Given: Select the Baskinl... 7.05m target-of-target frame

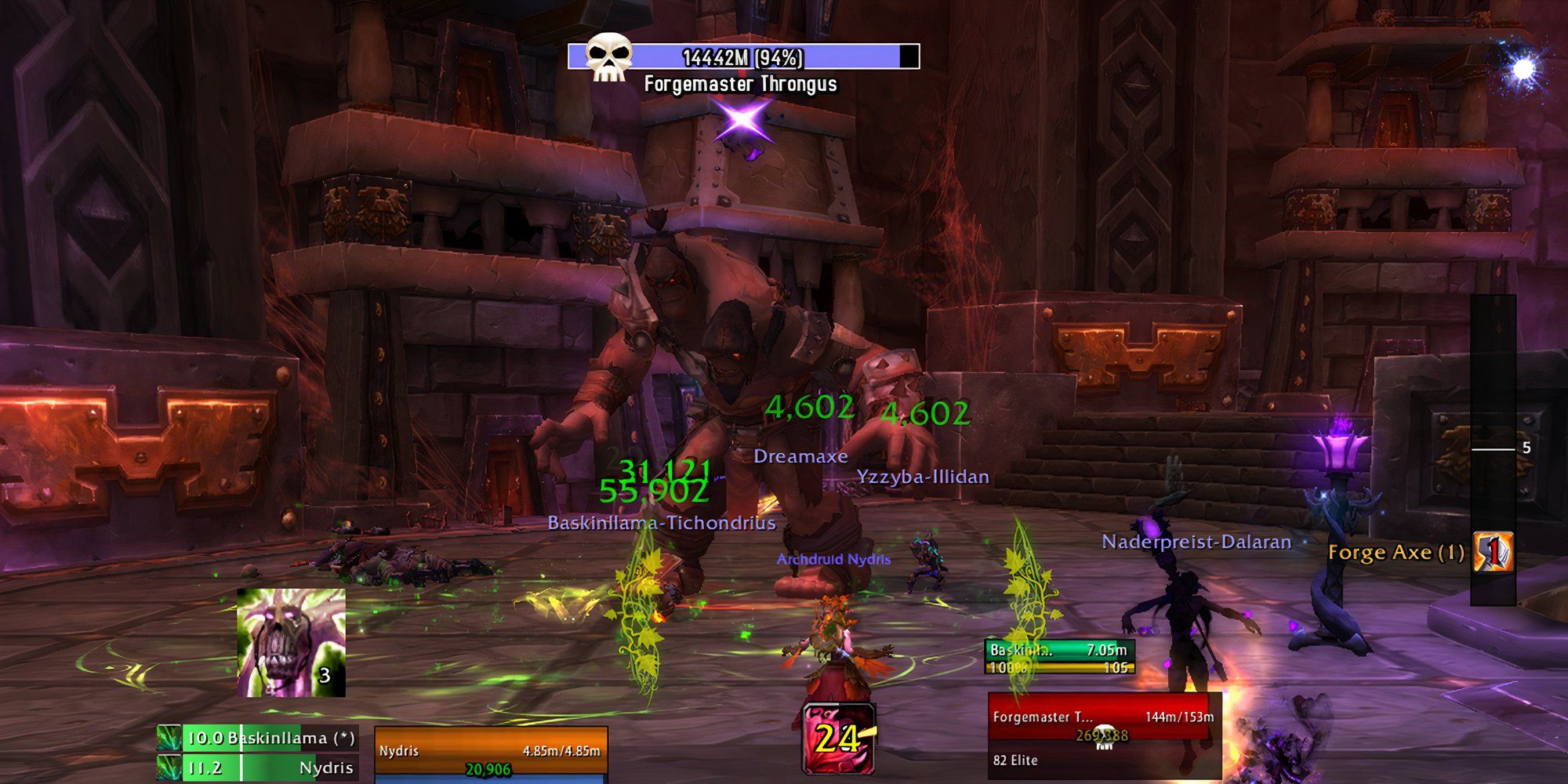Looking at the screenshot, I should [x=1060, y=650].
